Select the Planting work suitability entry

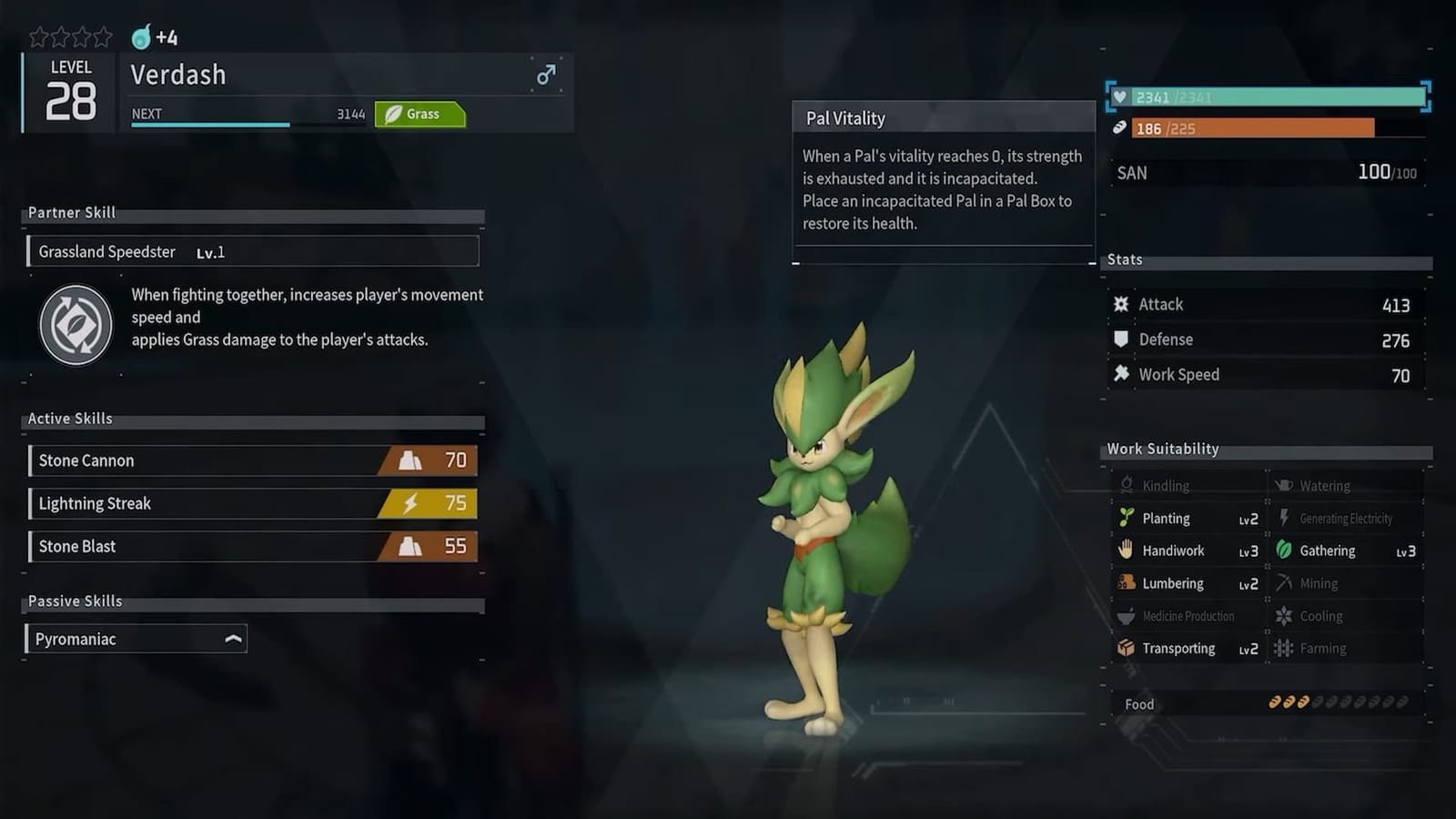pyautogui.click(x=1188, y=519)
